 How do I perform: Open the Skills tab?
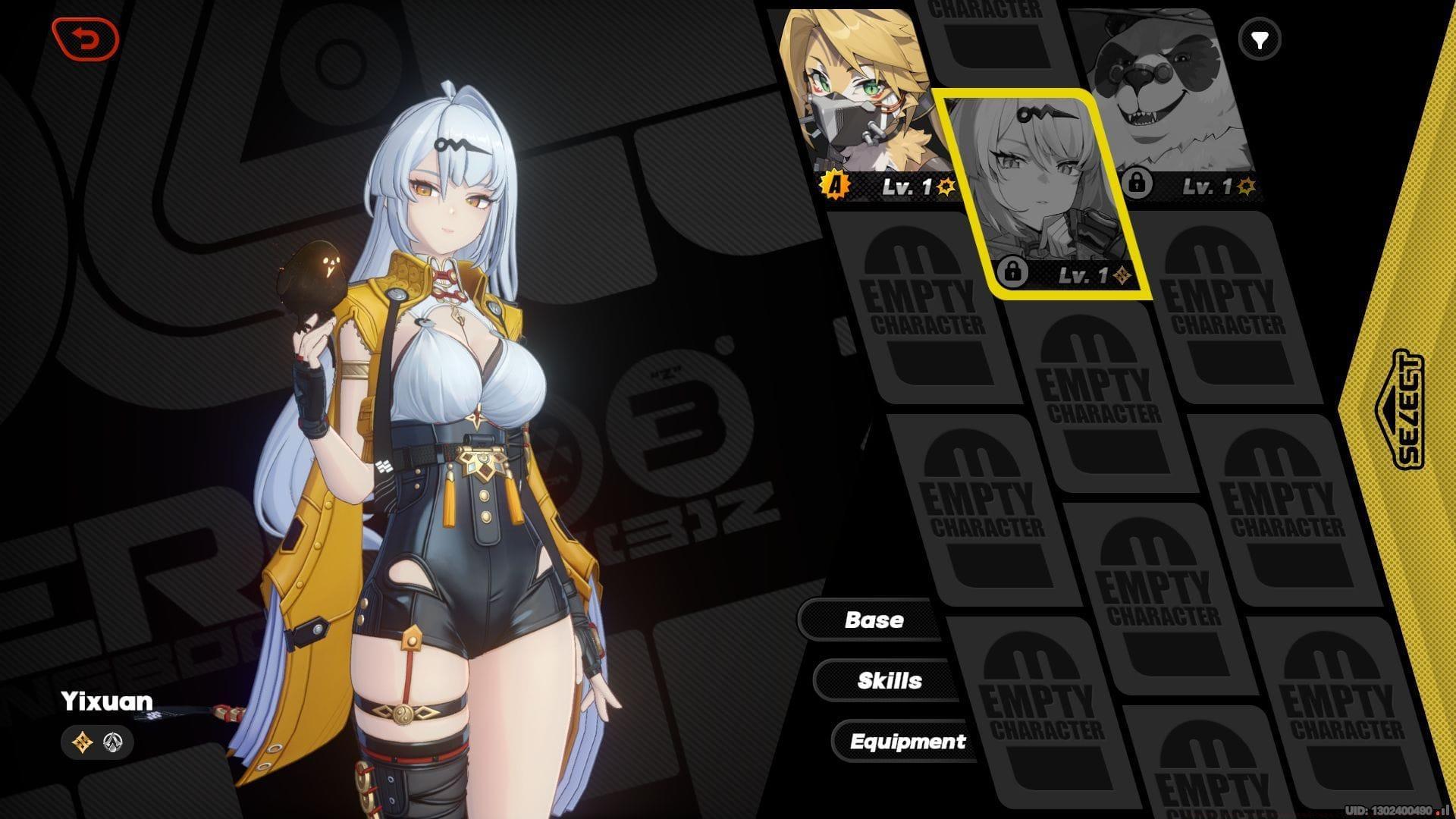coord(889,680)
